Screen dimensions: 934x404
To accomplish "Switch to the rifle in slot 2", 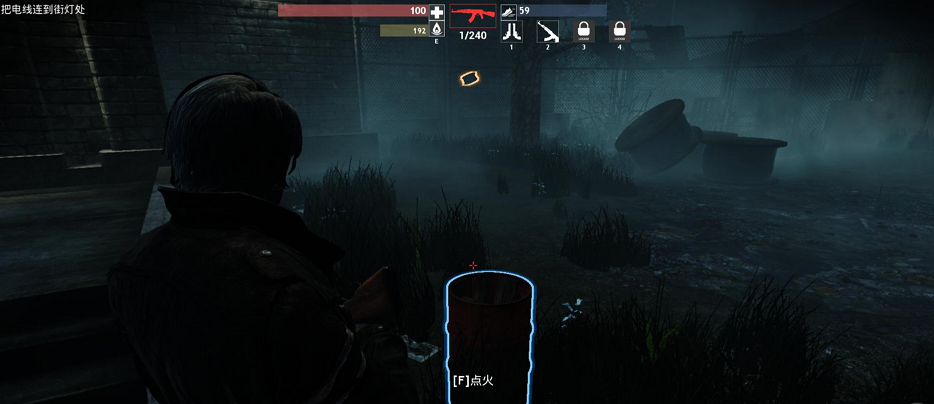I will pos(547,31).
